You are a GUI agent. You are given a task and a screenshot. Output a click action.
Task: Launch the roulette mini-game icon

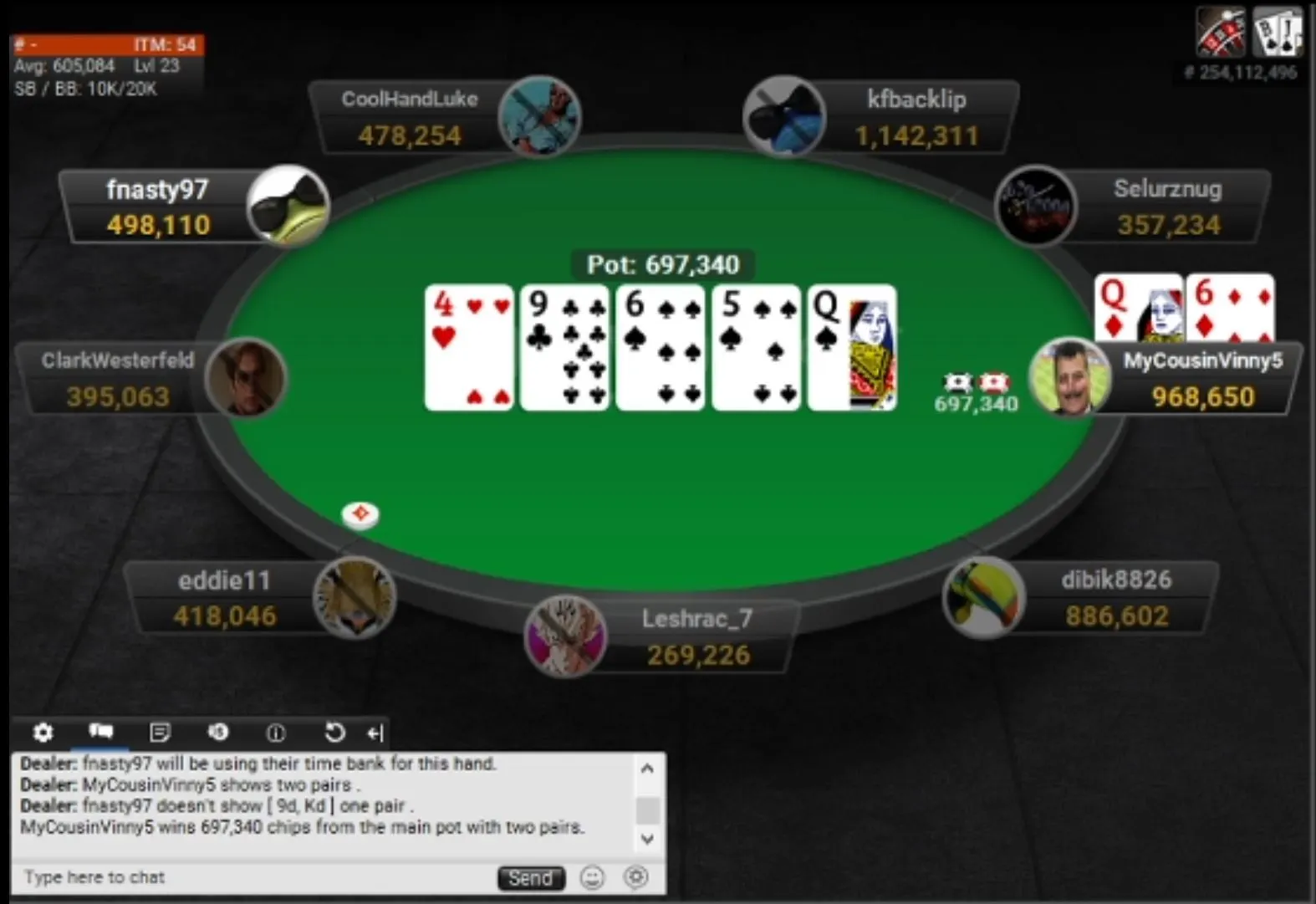(x=1221, y=32)
